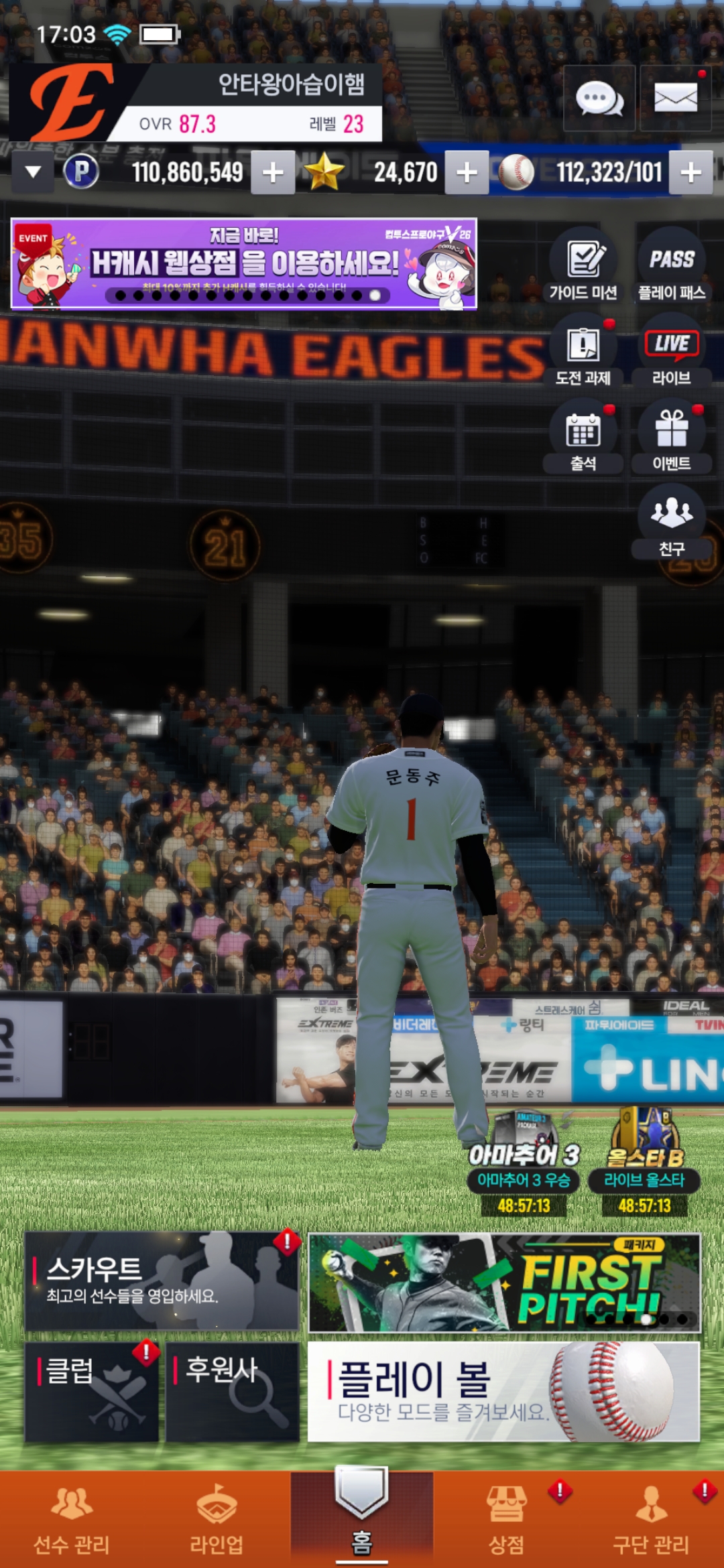The width and height of the screenshot is (724, 1568).
Task: Expand the currency dropdown arrow
Action: pyautogui.click(x=33, y=172)
